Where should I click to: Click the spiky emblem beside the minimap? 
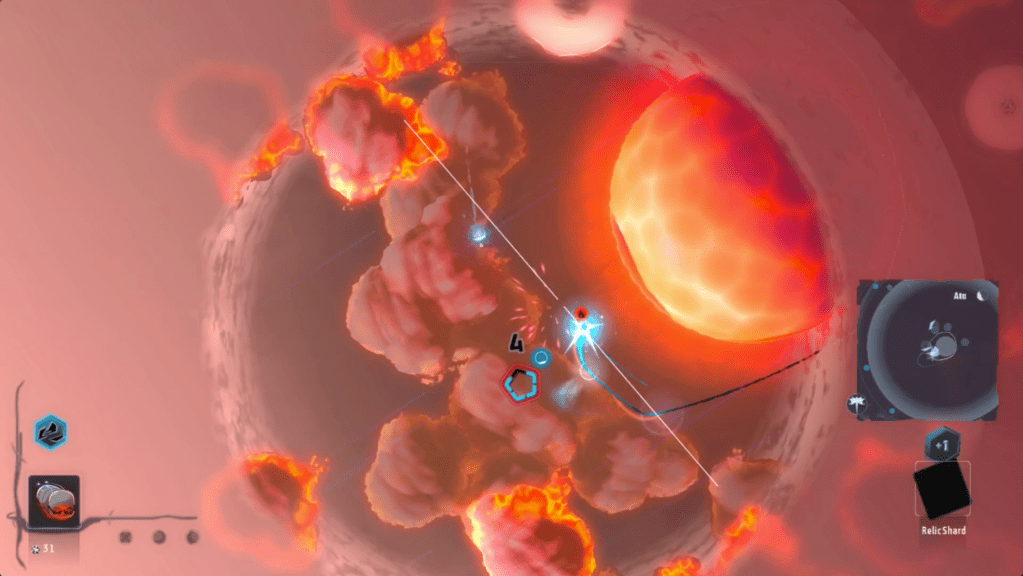tap(858, 404)
